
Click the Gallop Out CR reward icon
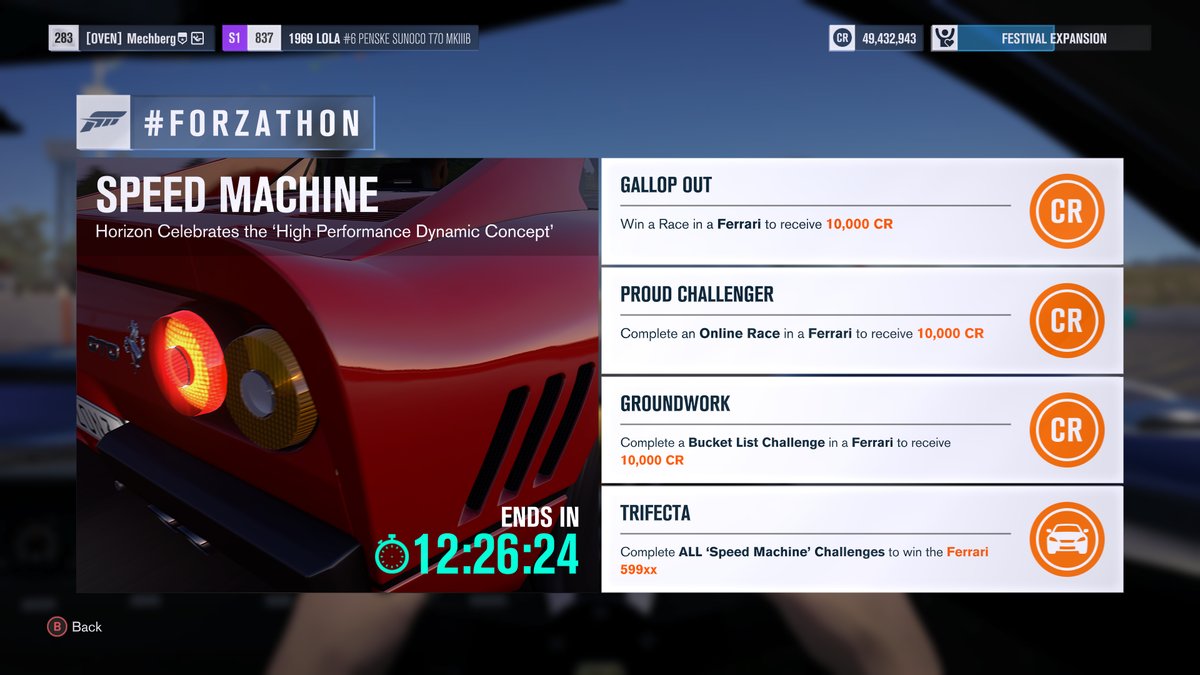[1066, 211]
